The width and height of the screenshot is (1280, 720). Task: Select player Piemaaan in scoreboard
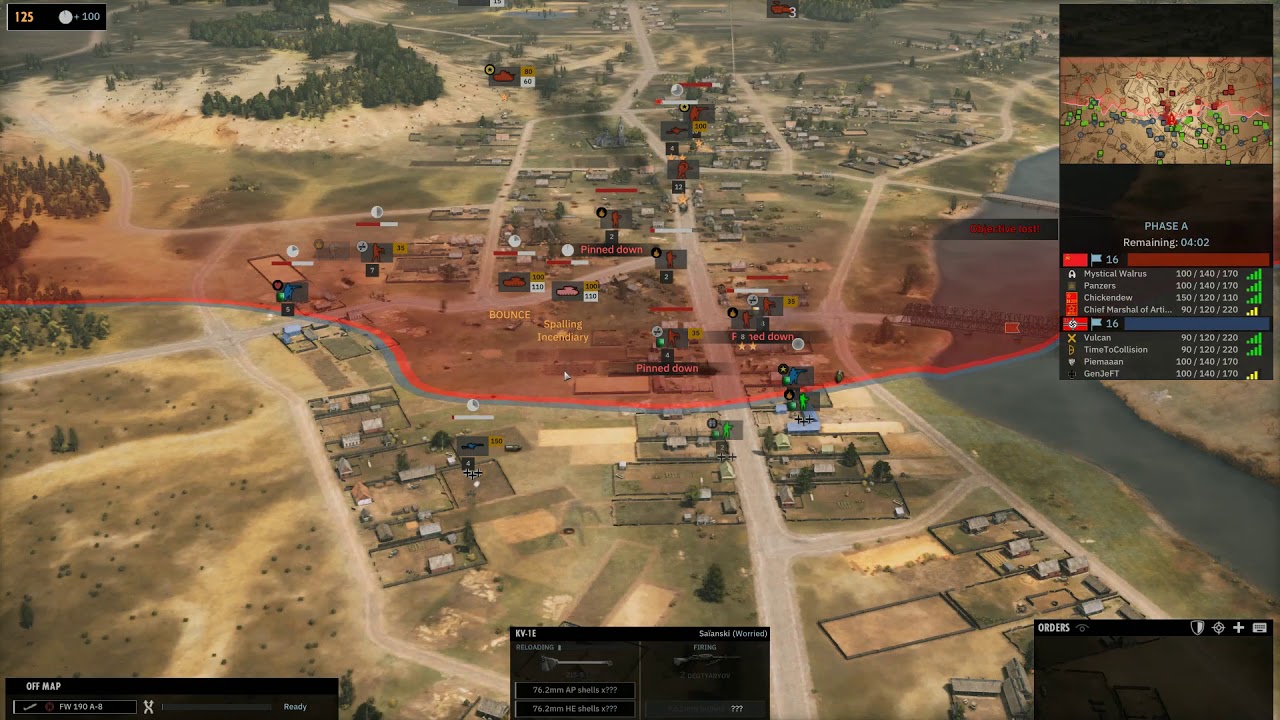[1103, 362]
